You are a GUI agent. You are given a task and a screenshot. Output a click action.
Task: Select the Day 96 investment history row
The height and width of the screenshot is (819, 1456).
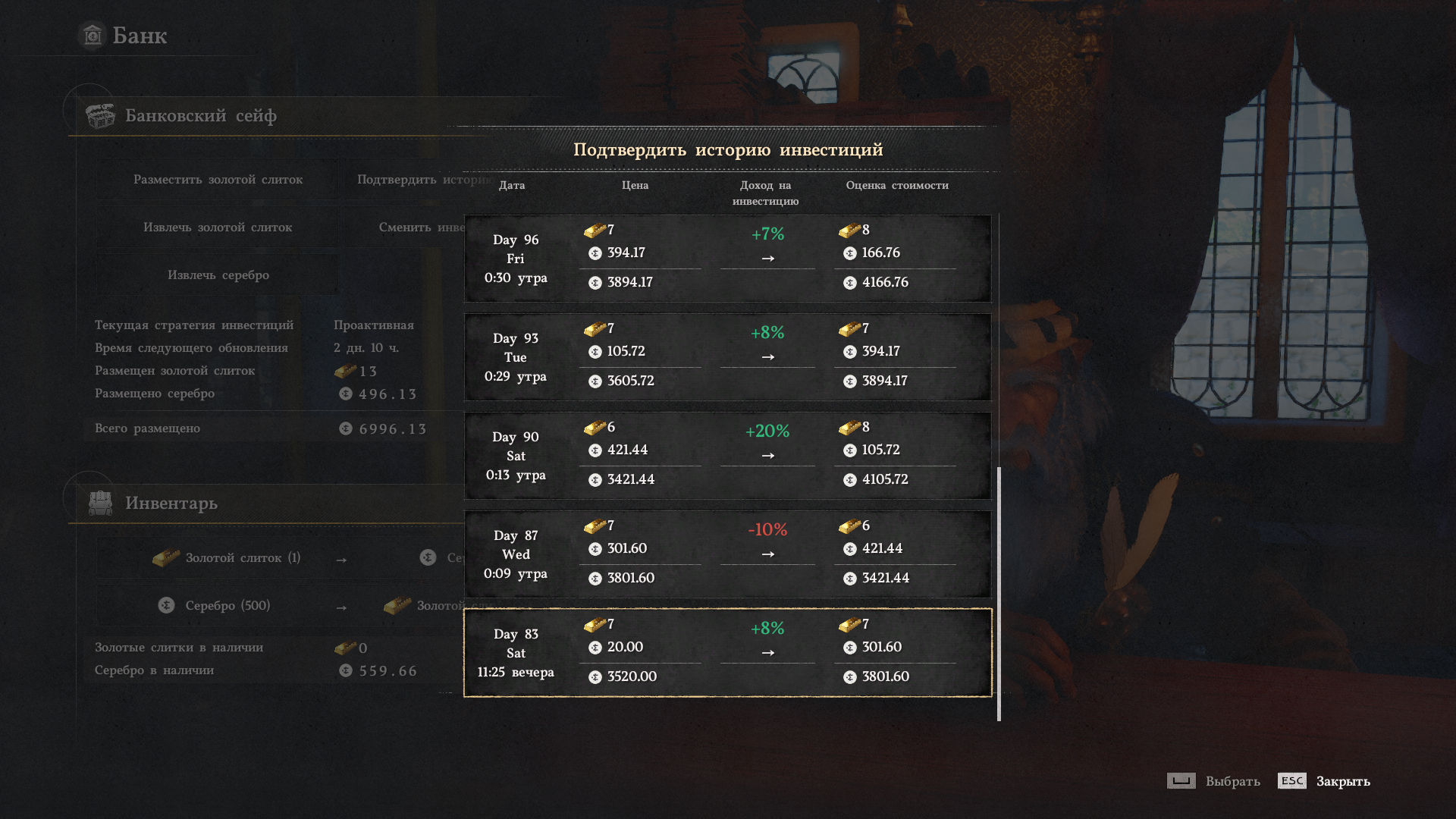[x=727, y=259]
